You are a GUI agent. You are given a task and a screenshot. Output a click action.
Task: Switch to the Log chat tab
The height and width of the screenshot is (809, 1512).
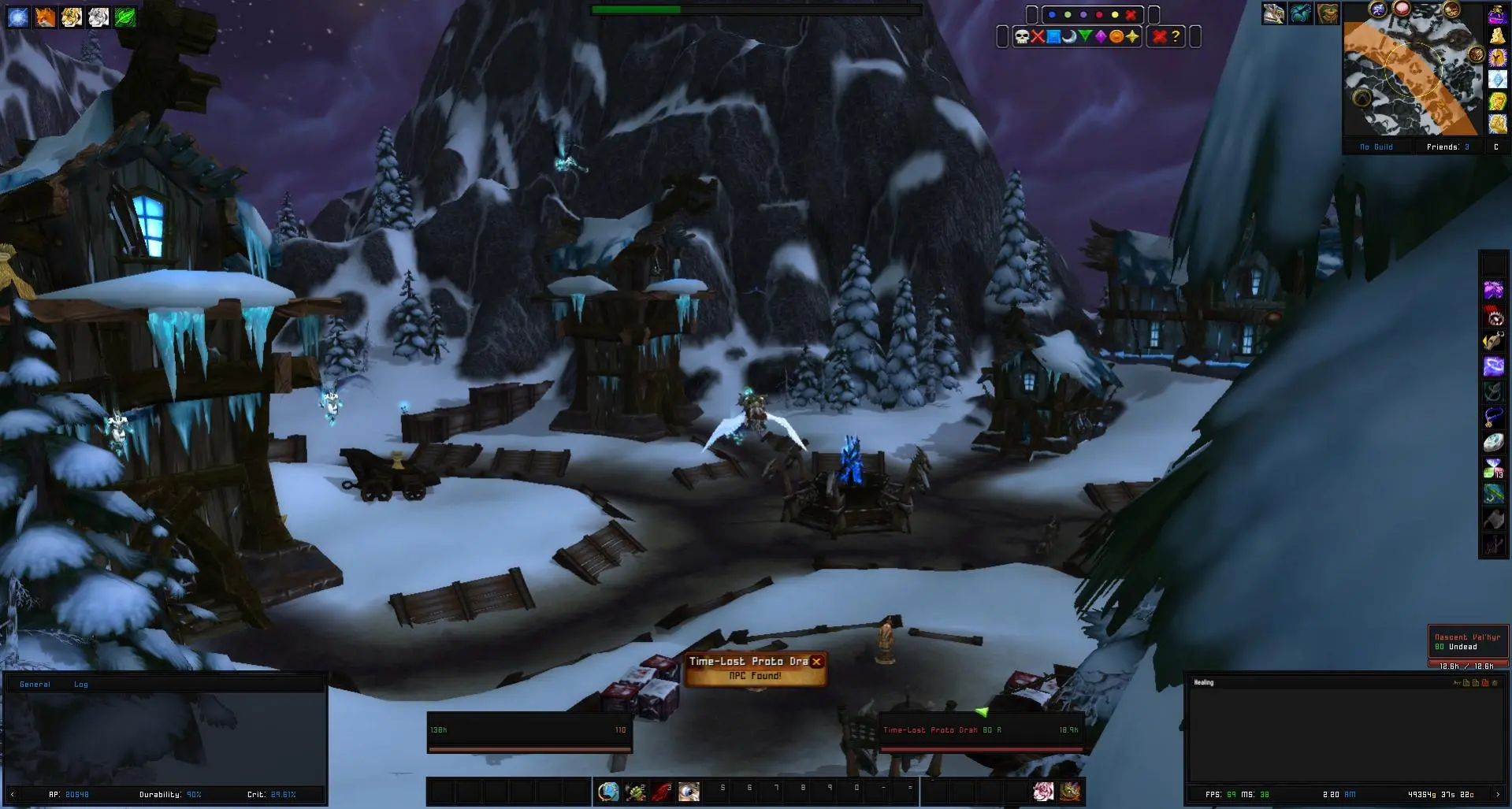coord(81,685)
